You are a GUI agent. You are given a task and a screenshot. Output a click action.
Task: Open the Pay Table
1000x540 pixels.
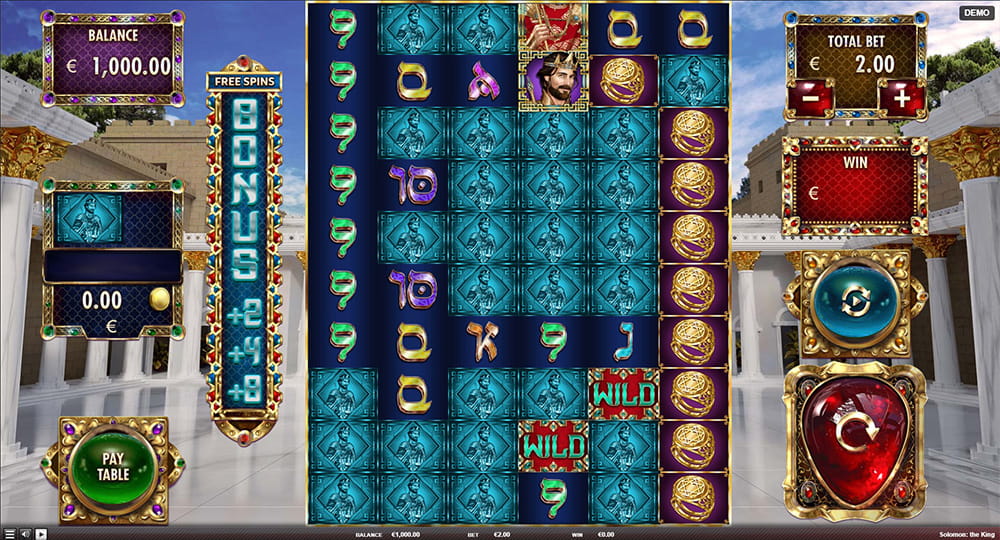point(113,467)
